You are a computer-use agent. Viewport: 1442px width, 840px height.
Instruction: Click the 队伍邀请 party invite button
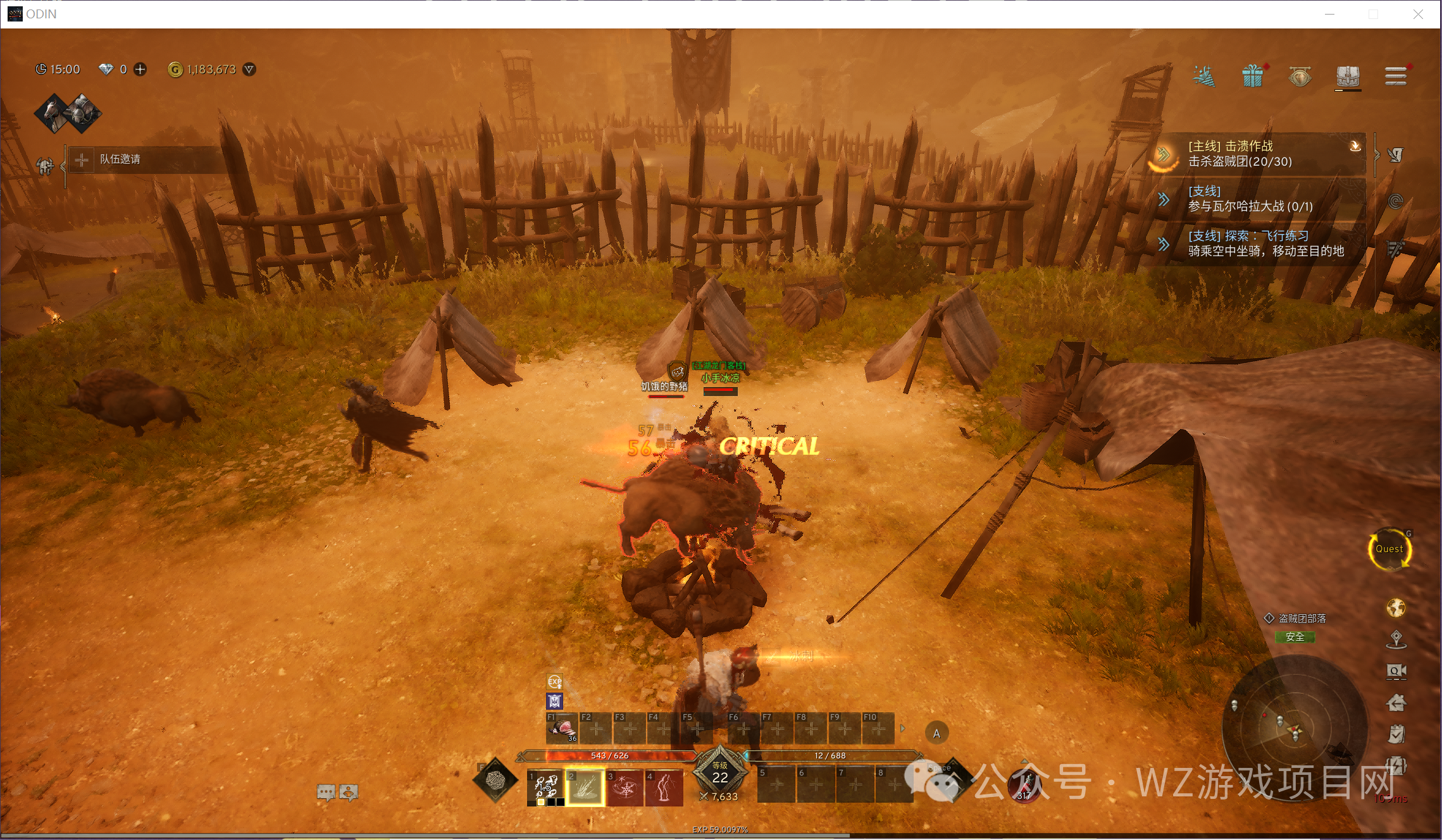tap(119, 159)
